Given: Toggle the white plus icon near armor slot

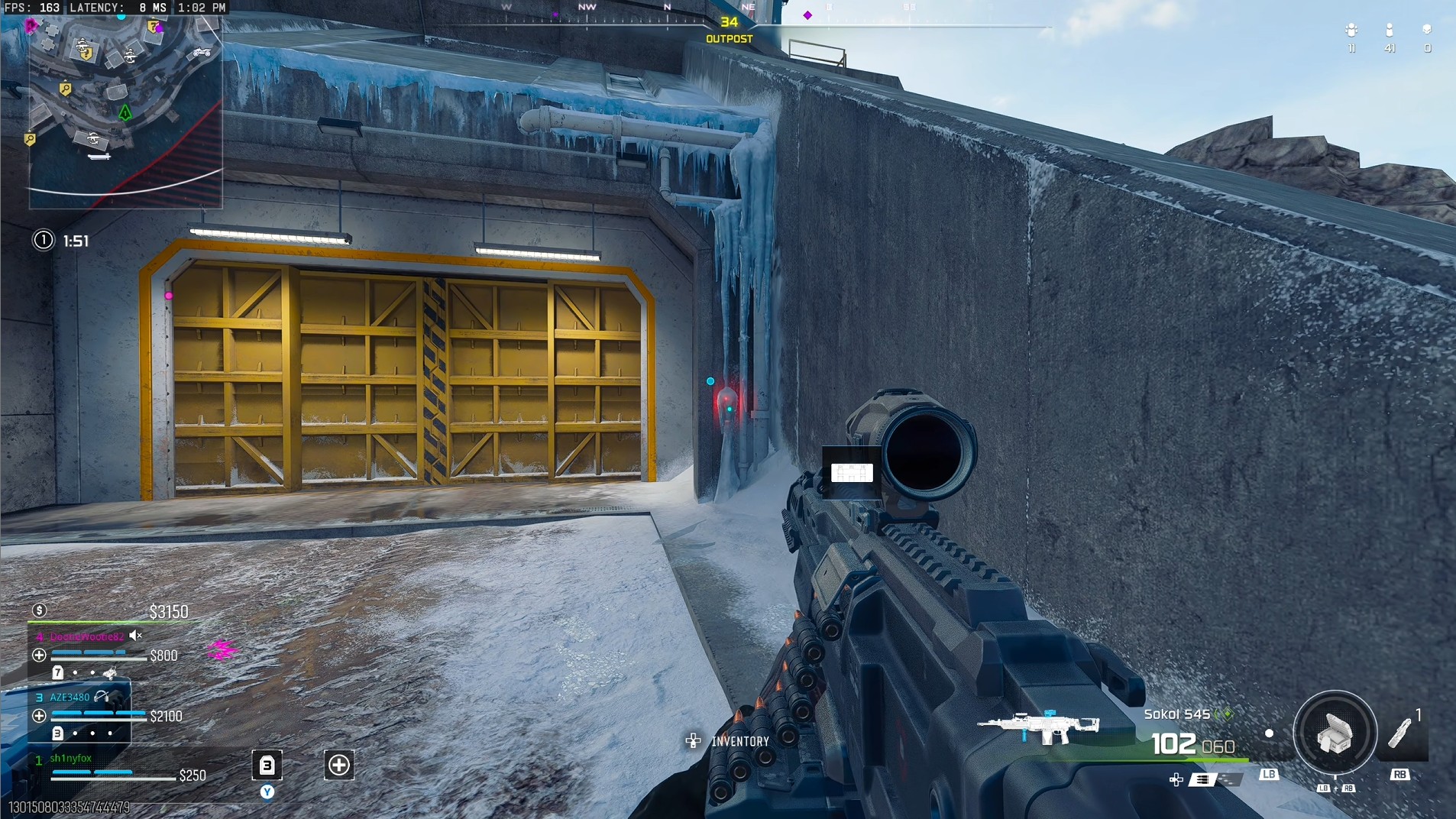Looking at the screenshot, I should click(x=338, y=765).
